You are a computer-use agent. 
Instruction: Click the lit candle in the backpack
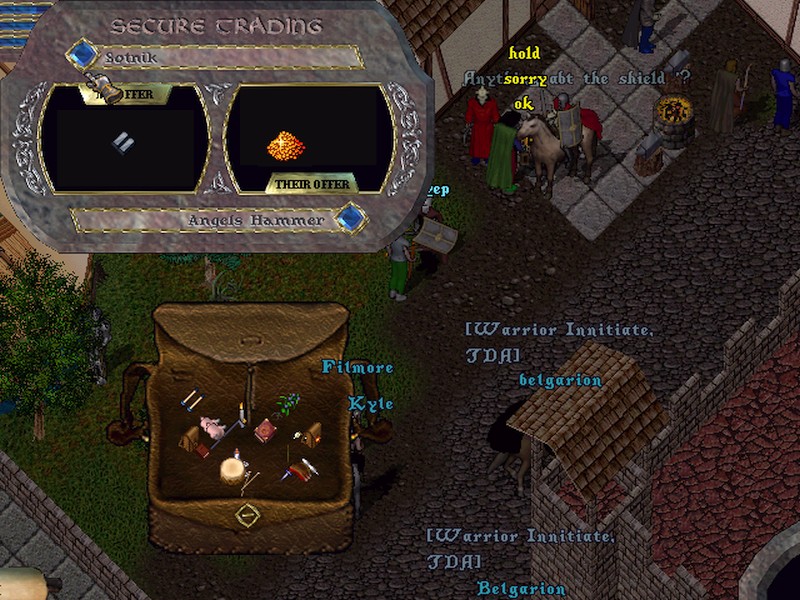[x=241, y=413]
